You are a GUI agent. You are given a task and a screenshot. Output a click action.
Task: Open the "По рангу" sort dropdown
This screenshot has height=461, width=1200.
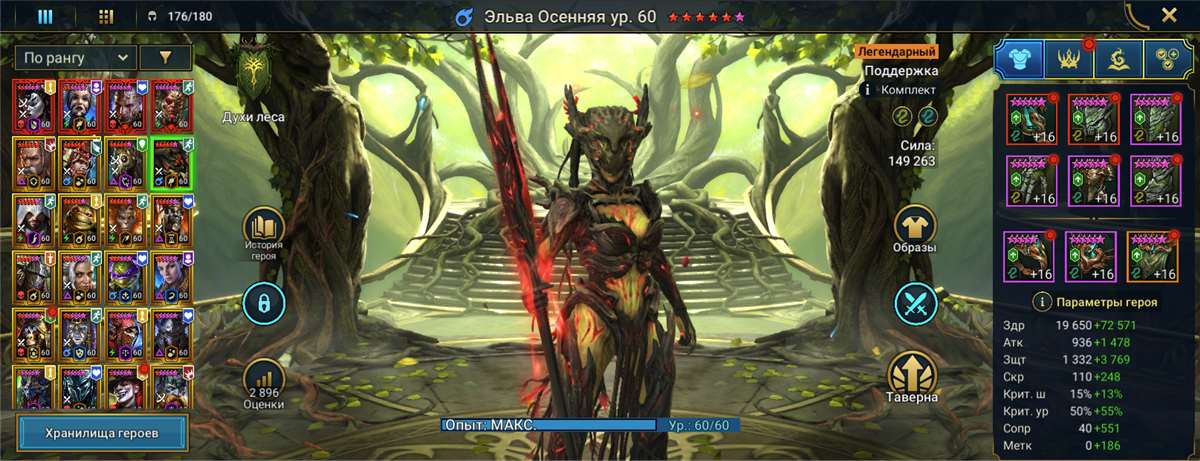[x=75, y=58]
